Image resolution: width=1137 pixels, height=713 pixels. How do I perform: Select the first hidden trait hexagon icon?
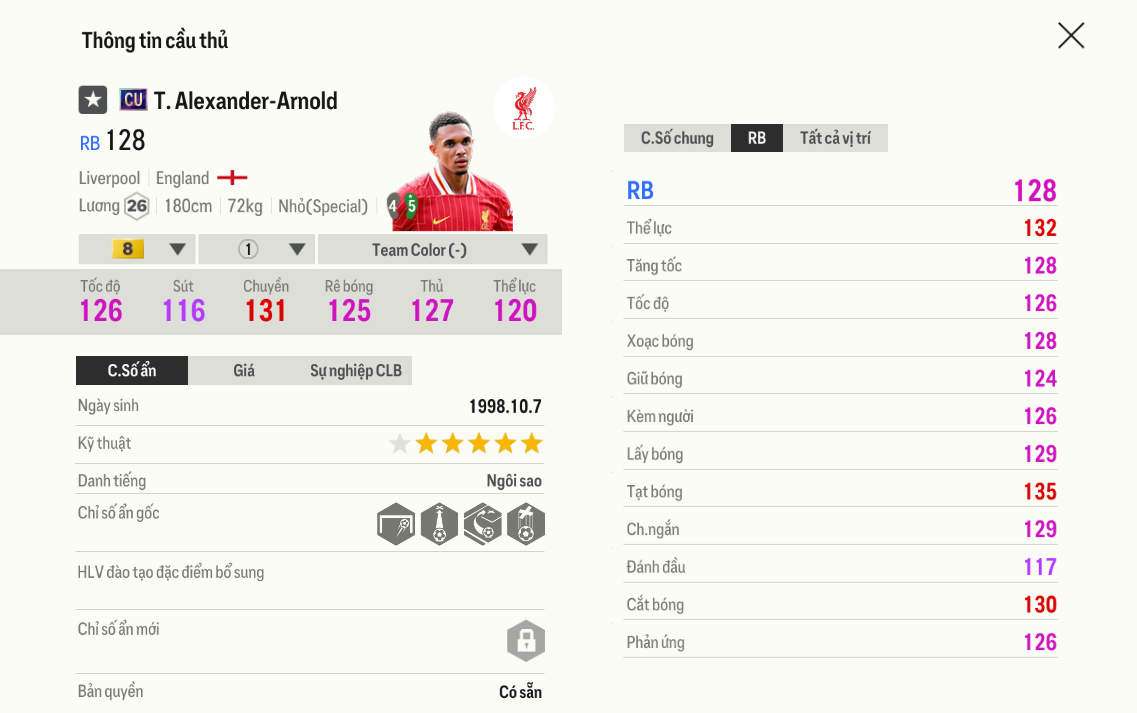396,524
